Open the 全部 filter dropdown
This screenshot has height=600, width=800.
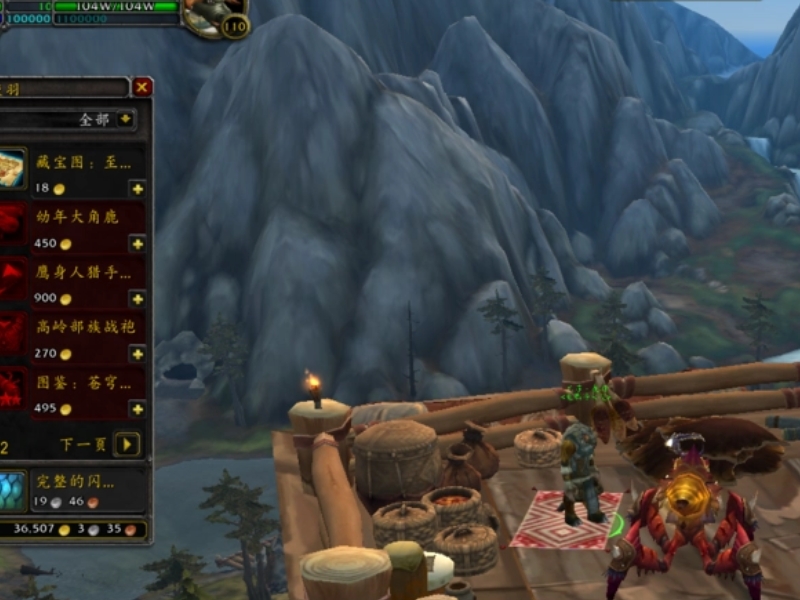(x=125, y=119)
